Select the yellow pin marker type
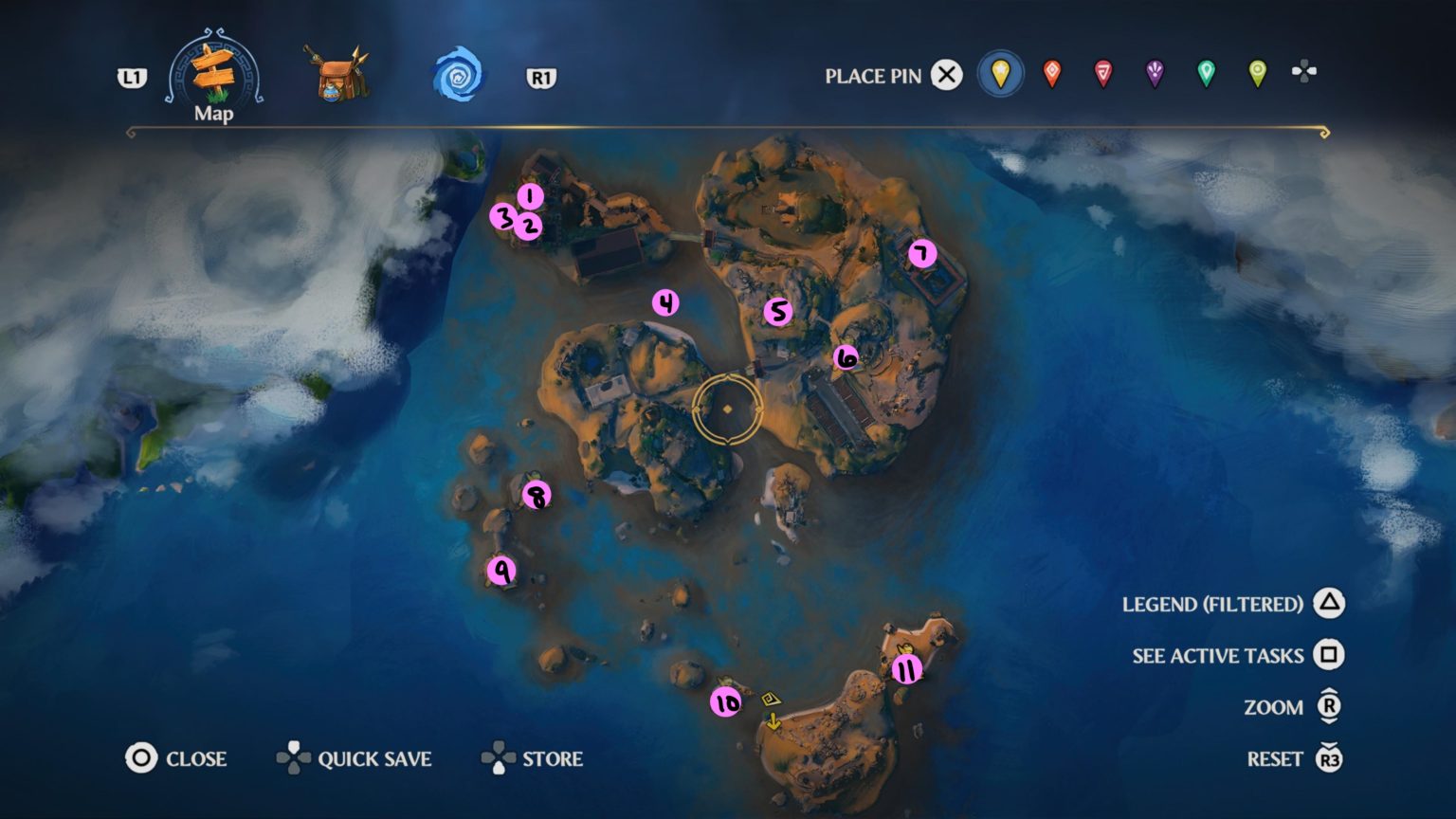The height and width of the screenshot is (819, 1456). tap(1000, 75)
